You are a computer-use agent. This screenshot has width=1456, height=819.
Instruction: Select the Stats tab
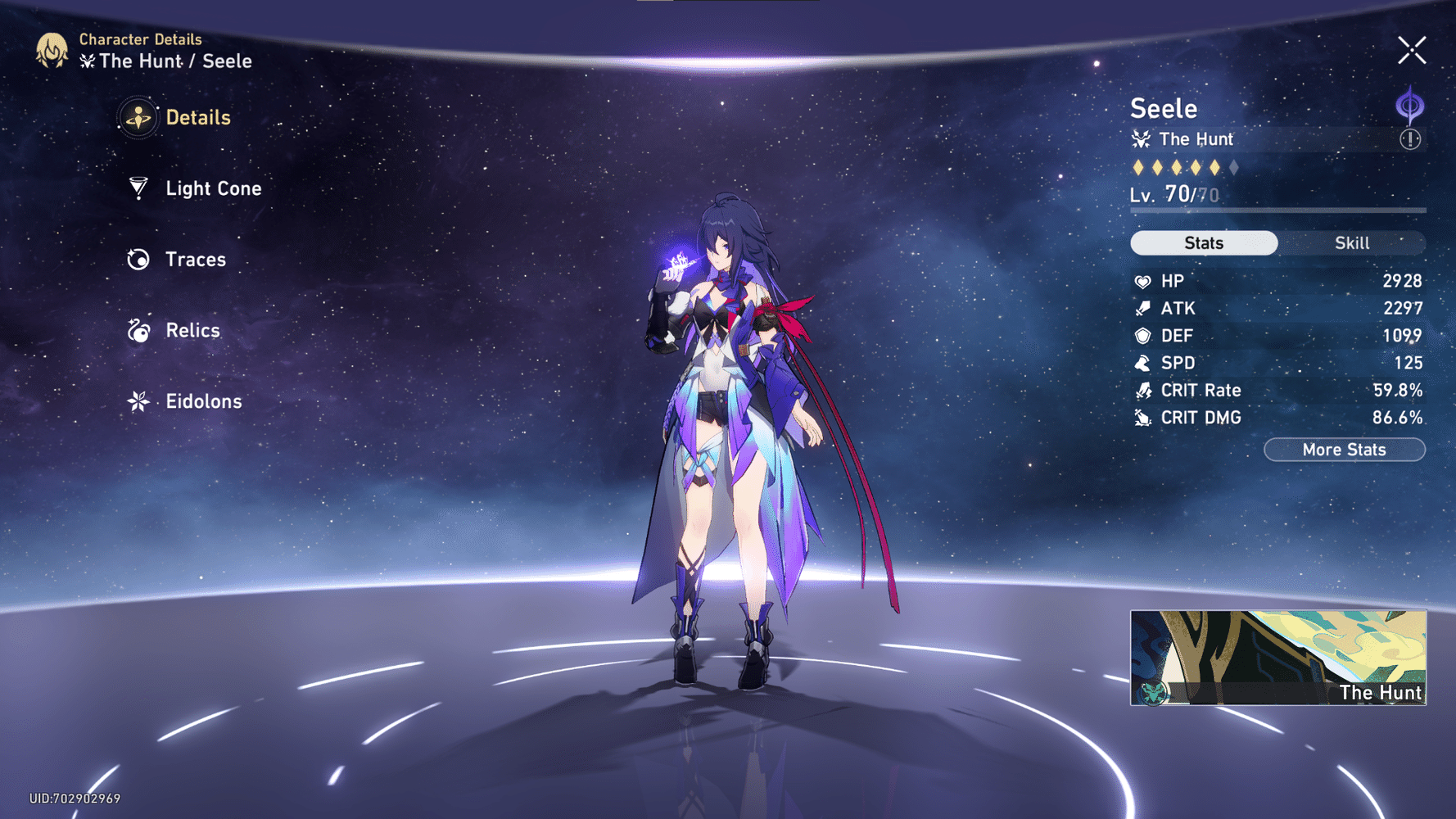(1204, 242)
